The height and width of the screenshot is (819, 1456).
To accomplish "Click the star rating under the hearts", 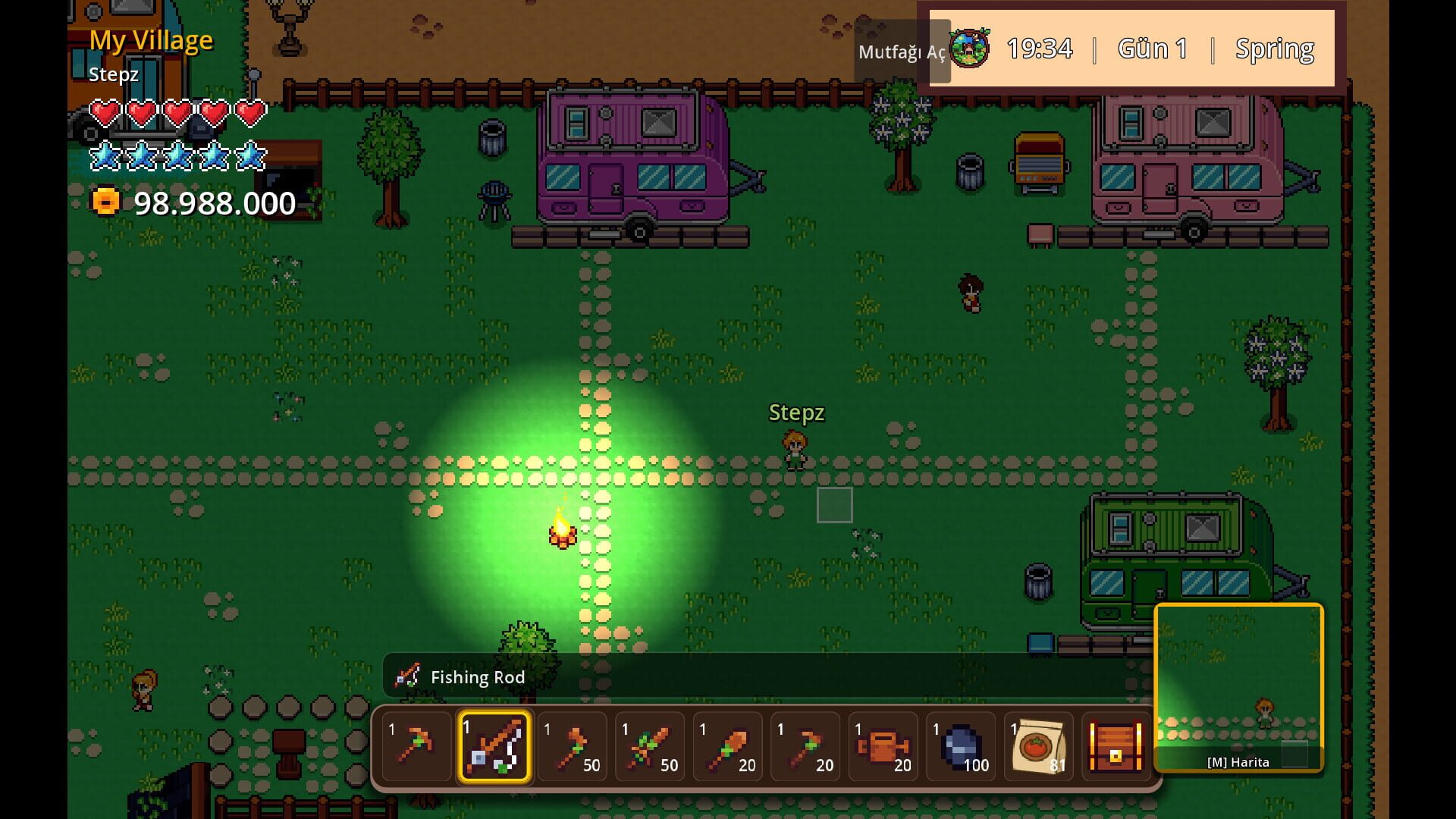I will coord(178,155).
